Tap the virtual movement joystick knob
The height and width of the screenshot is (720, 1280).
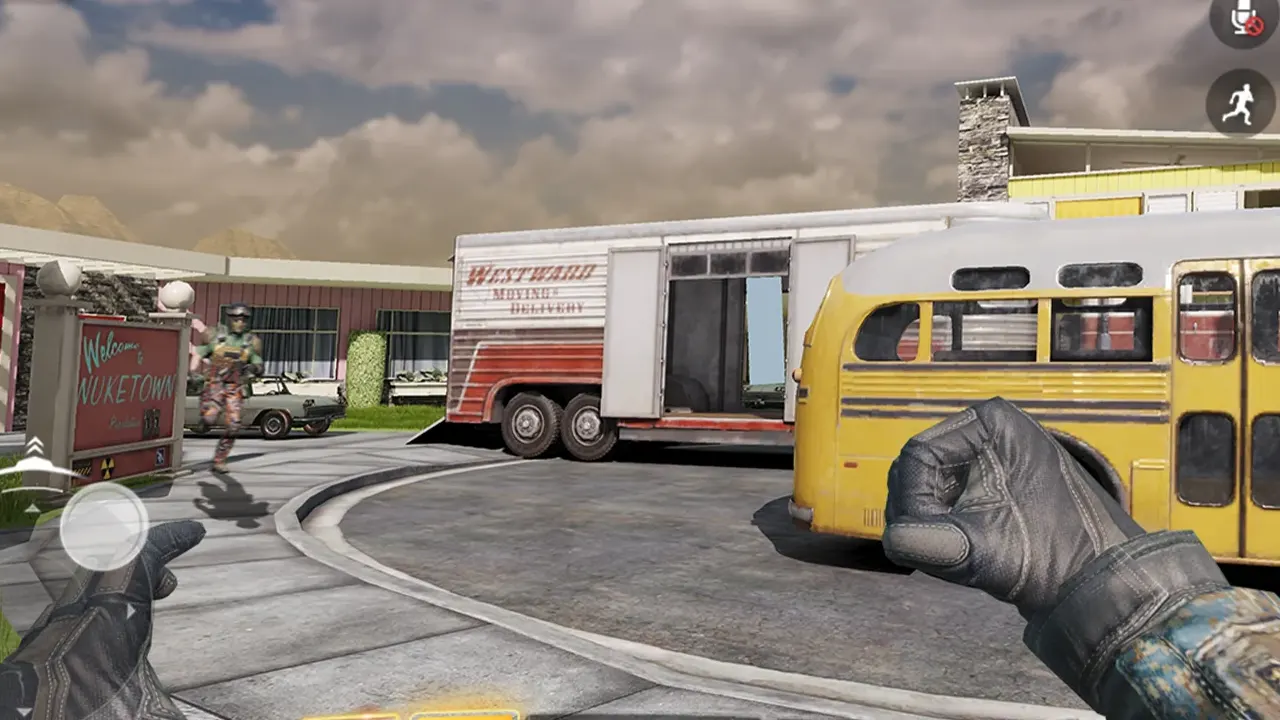pyautogui.click(x=103, y=527)
